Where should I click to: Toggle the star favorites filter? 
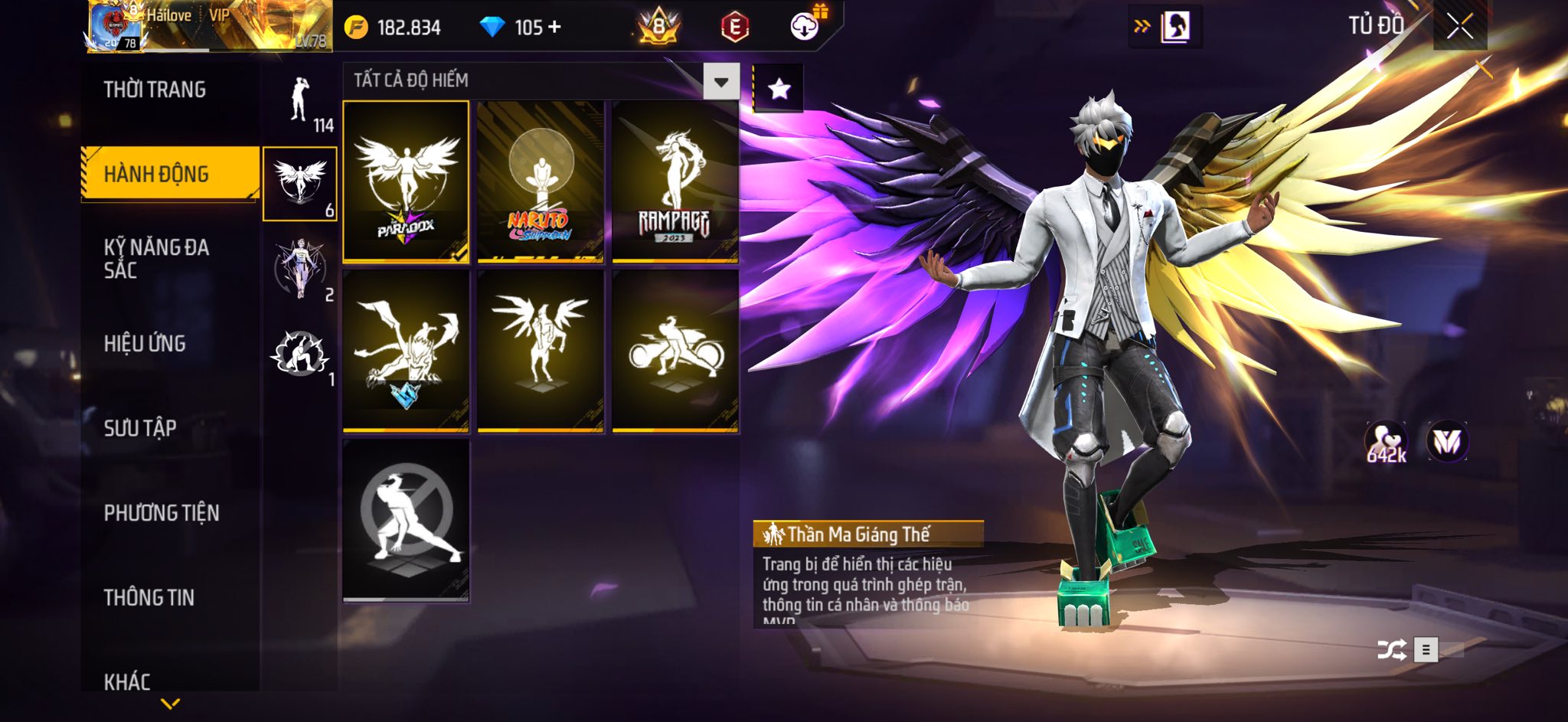tap(779, 89)
